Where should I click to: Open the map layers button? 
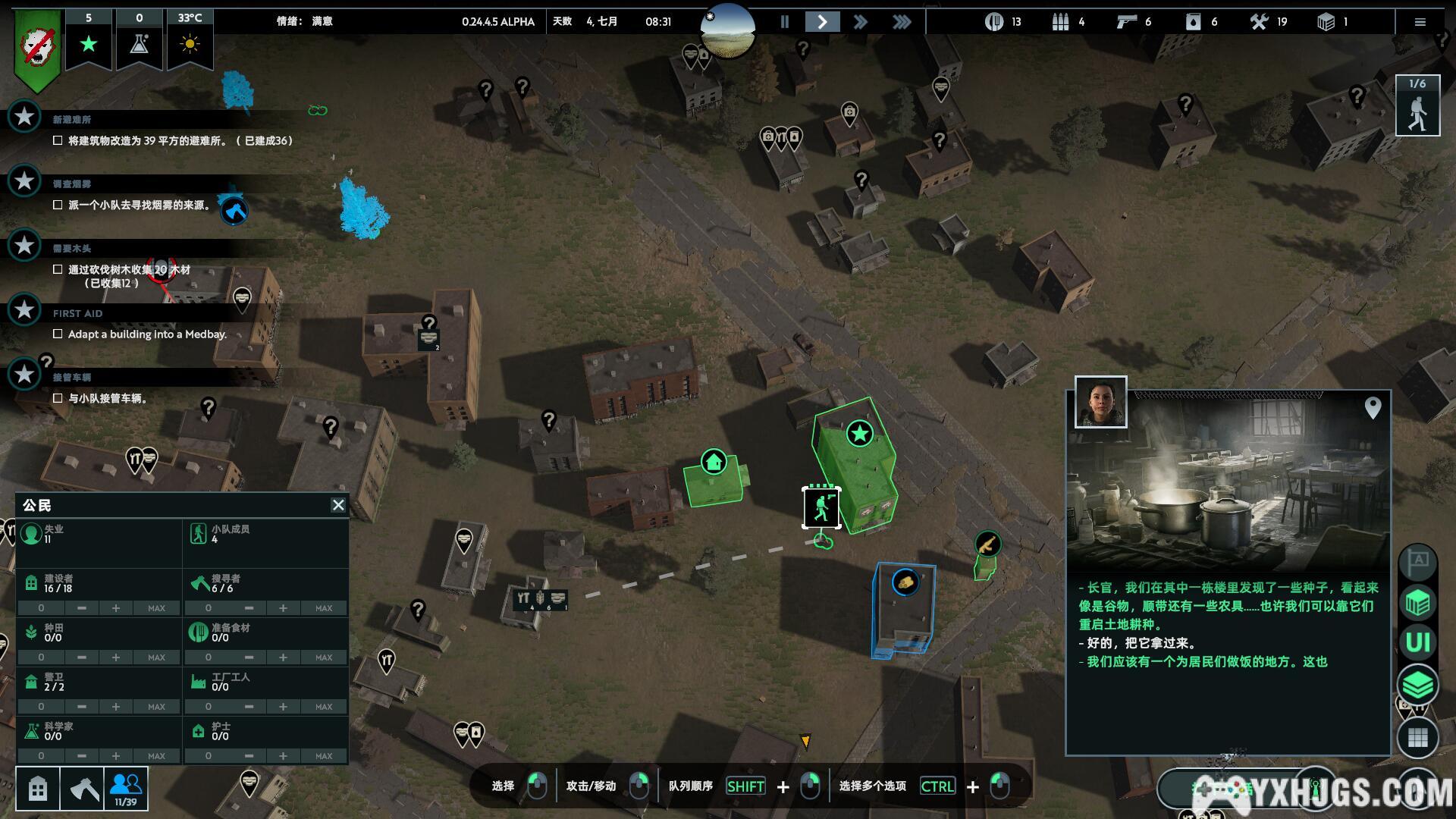(1417, 686)
